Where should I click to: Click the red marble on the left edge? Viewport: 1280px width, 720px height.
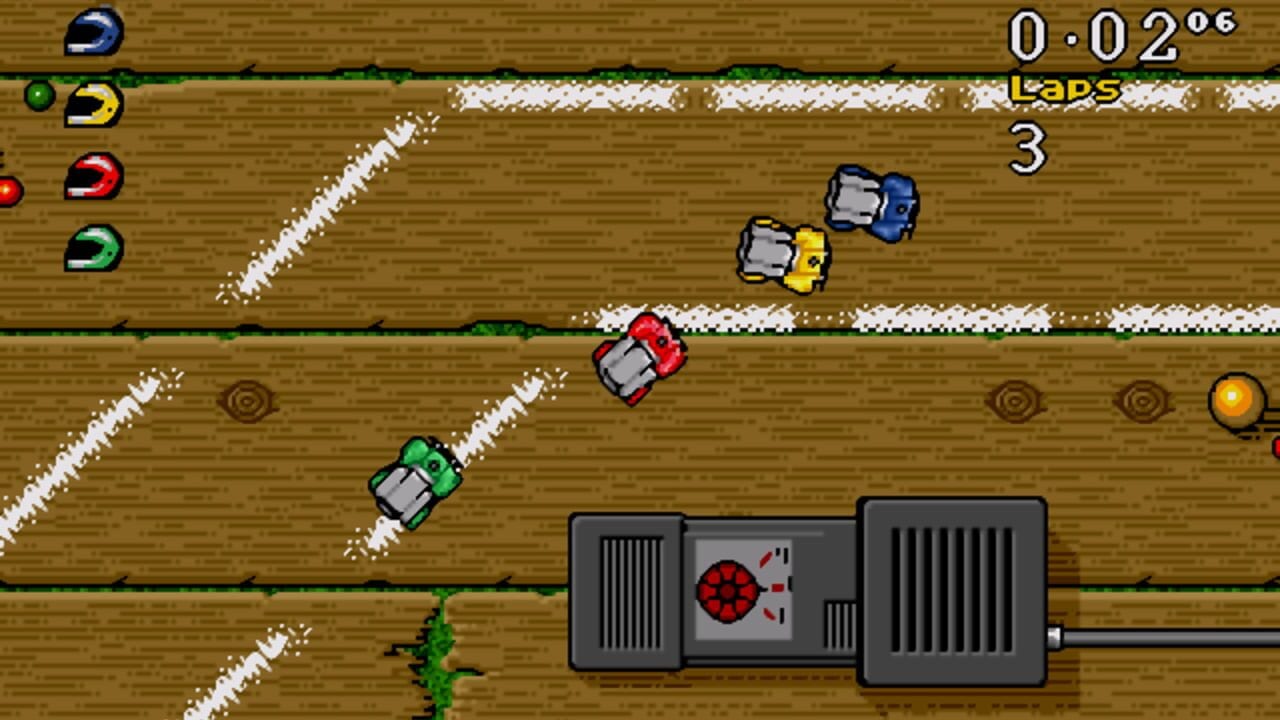[5, 190]
